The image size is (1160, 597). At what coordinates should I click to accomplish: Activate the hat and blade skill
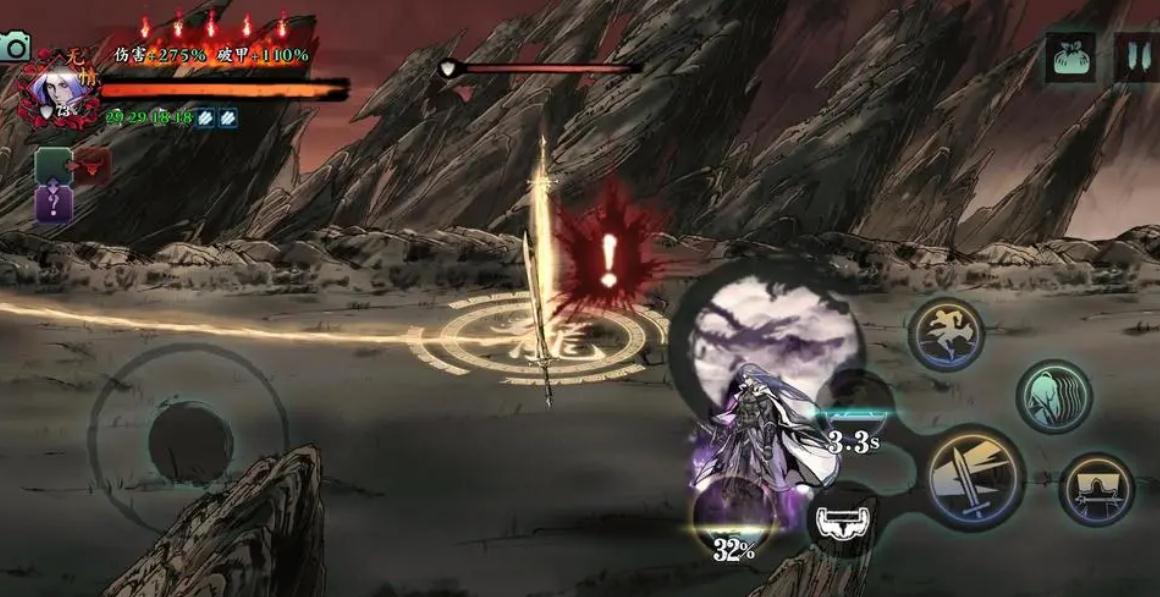coord(1096,489)
